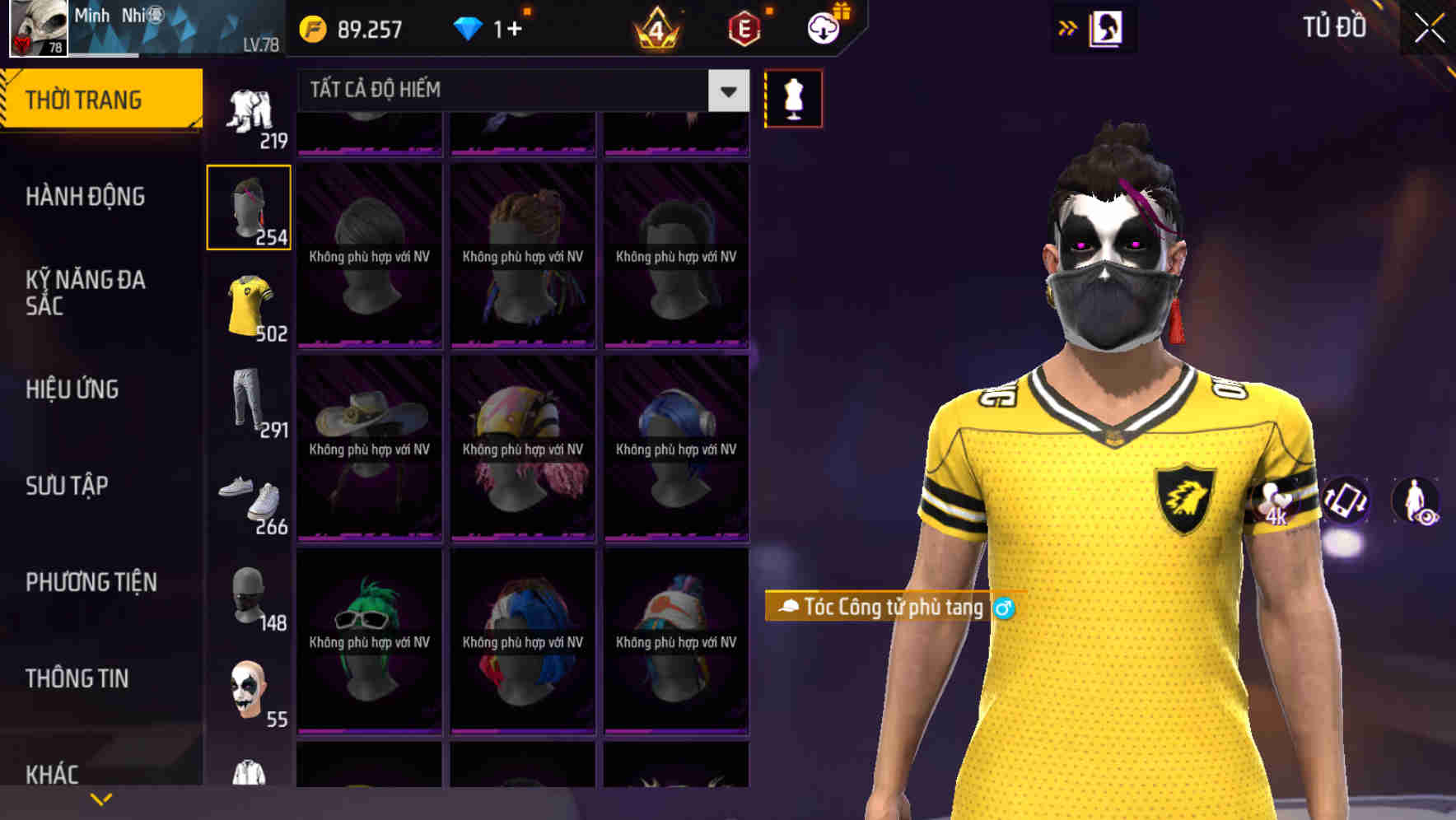
Task: Select the hair category showing 254 items
Action: pyautogui.click(x=249, y=206)
